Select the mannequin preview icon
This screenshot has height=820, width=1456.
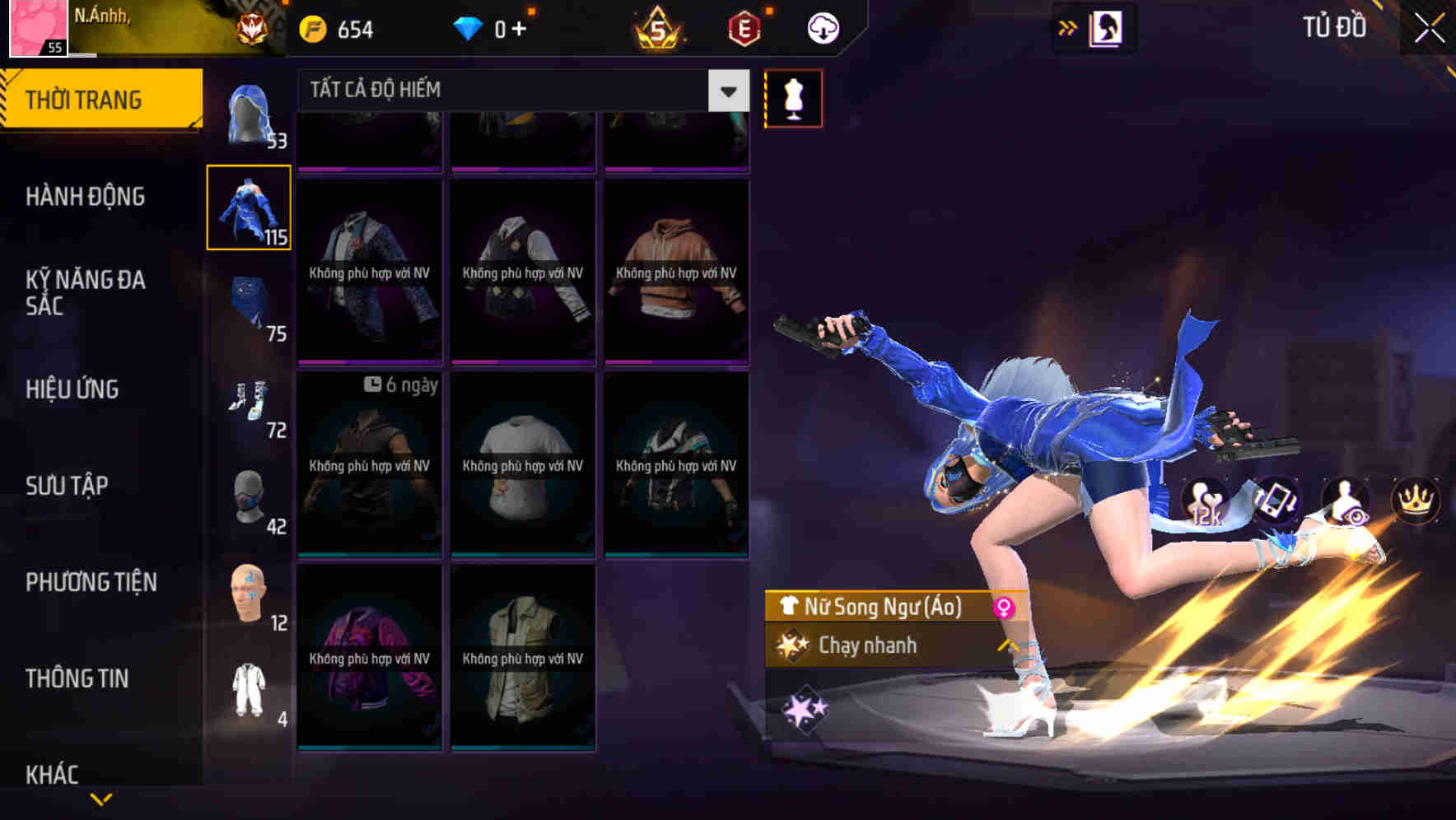[793, 97]
